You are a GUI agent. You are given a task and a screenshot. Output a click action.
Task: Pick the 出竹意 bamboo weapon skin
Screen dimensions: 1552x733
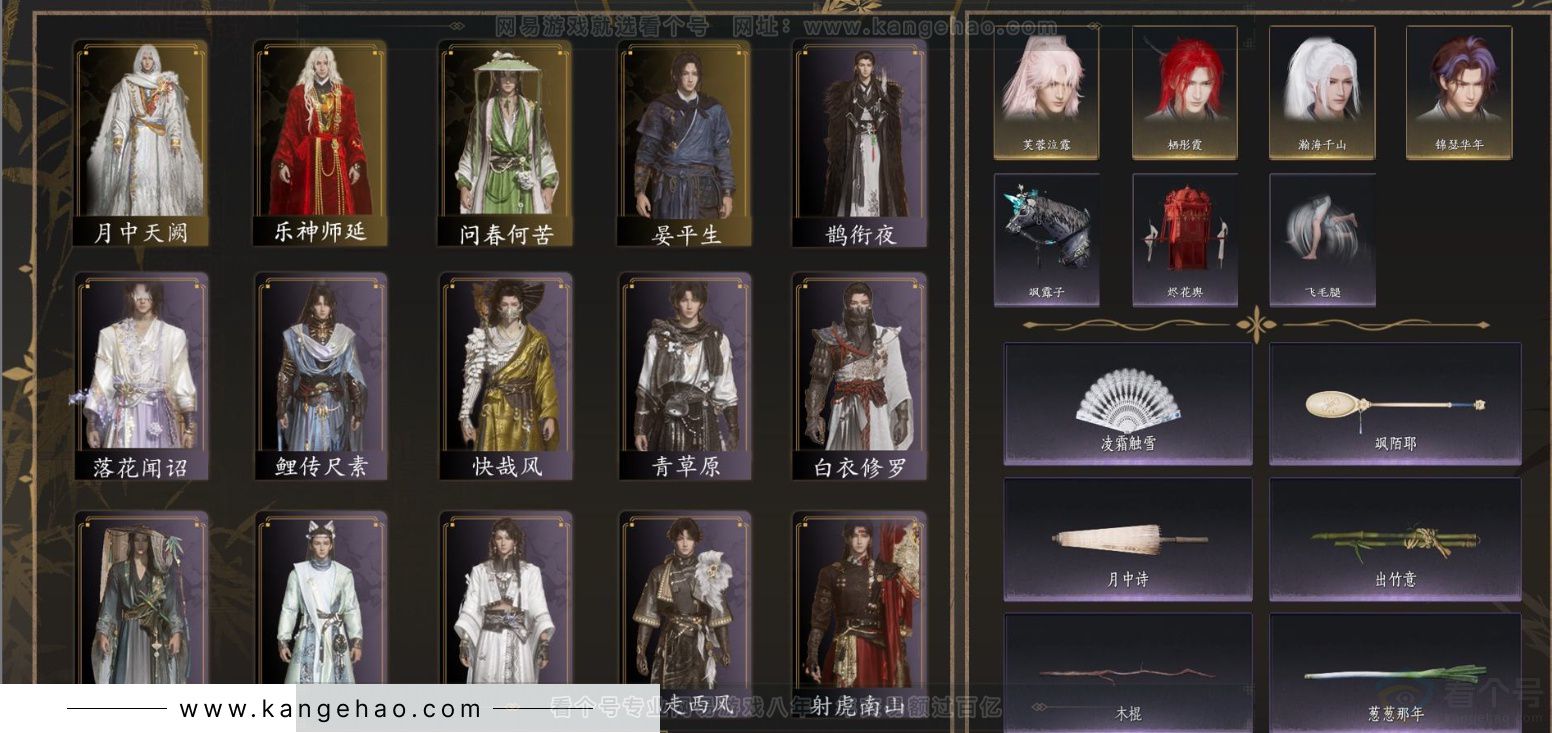1395,539
